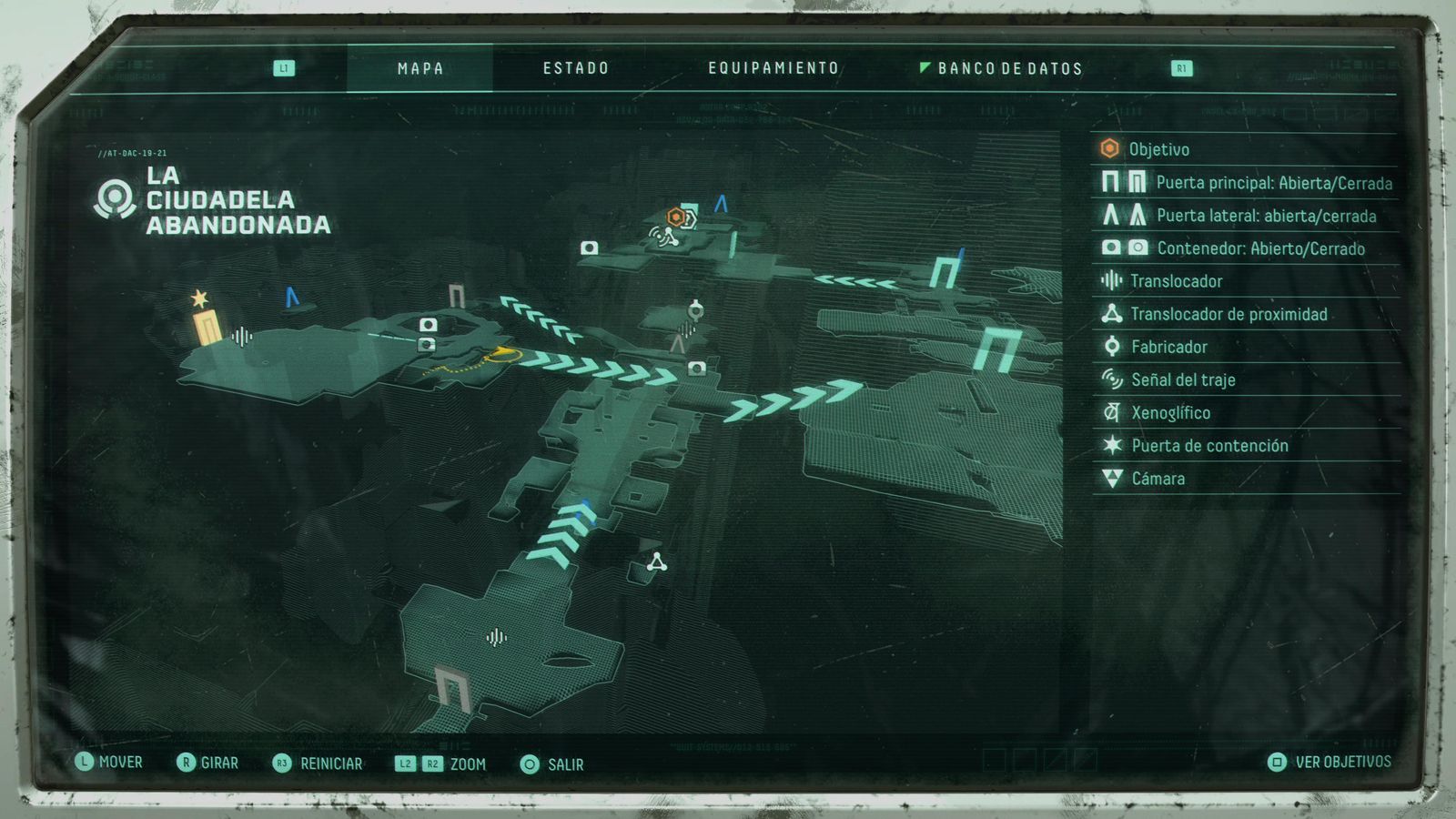
Task: Click the Señal del traje legend entry
Action: (1183, 379)
